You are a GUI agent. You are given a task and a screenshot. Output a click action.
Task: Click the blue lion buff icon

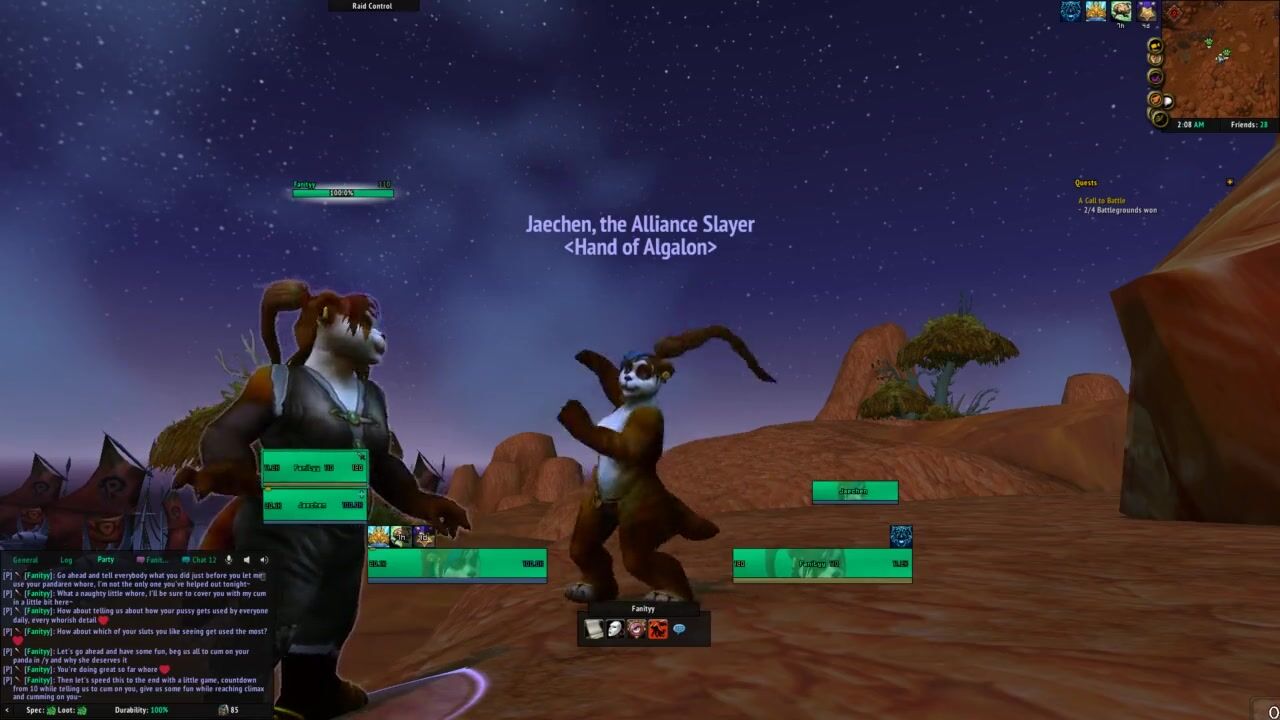pos(1071,11)
